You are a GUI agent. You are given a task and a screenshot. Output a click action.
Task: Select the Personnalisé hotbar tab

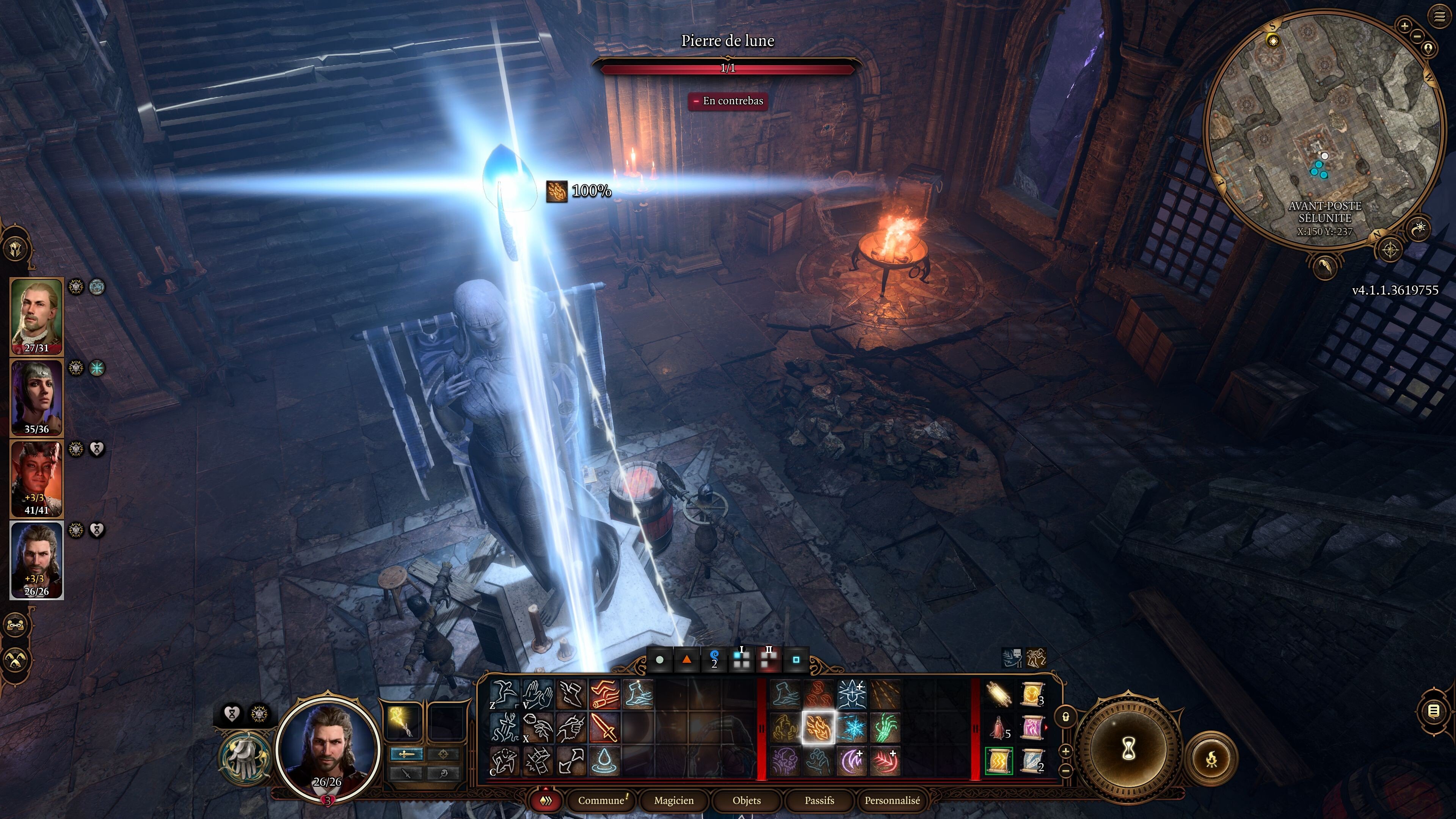pyautogui.click(x=892, y=800)
